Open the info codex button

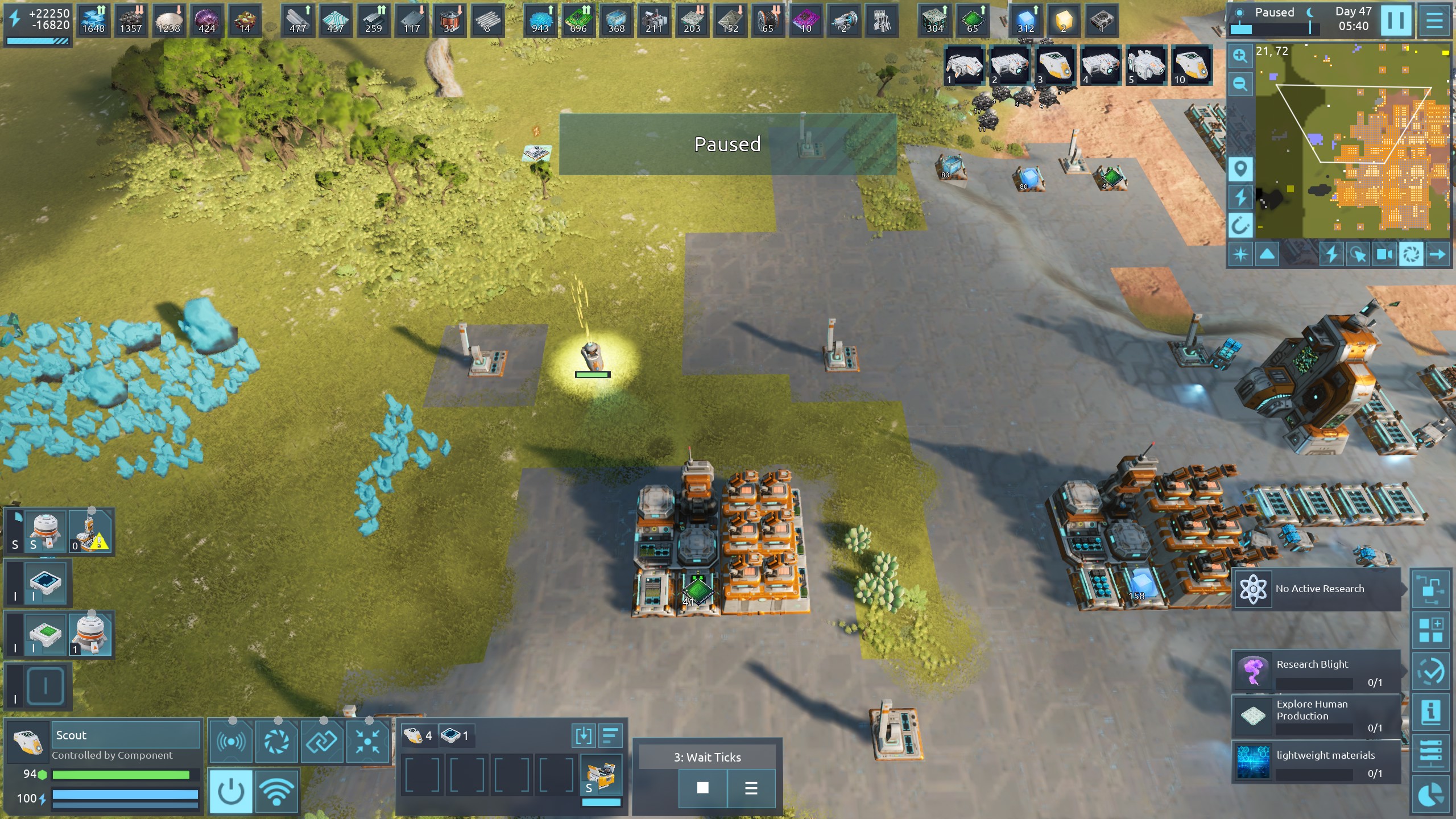tap(1430, 711)
